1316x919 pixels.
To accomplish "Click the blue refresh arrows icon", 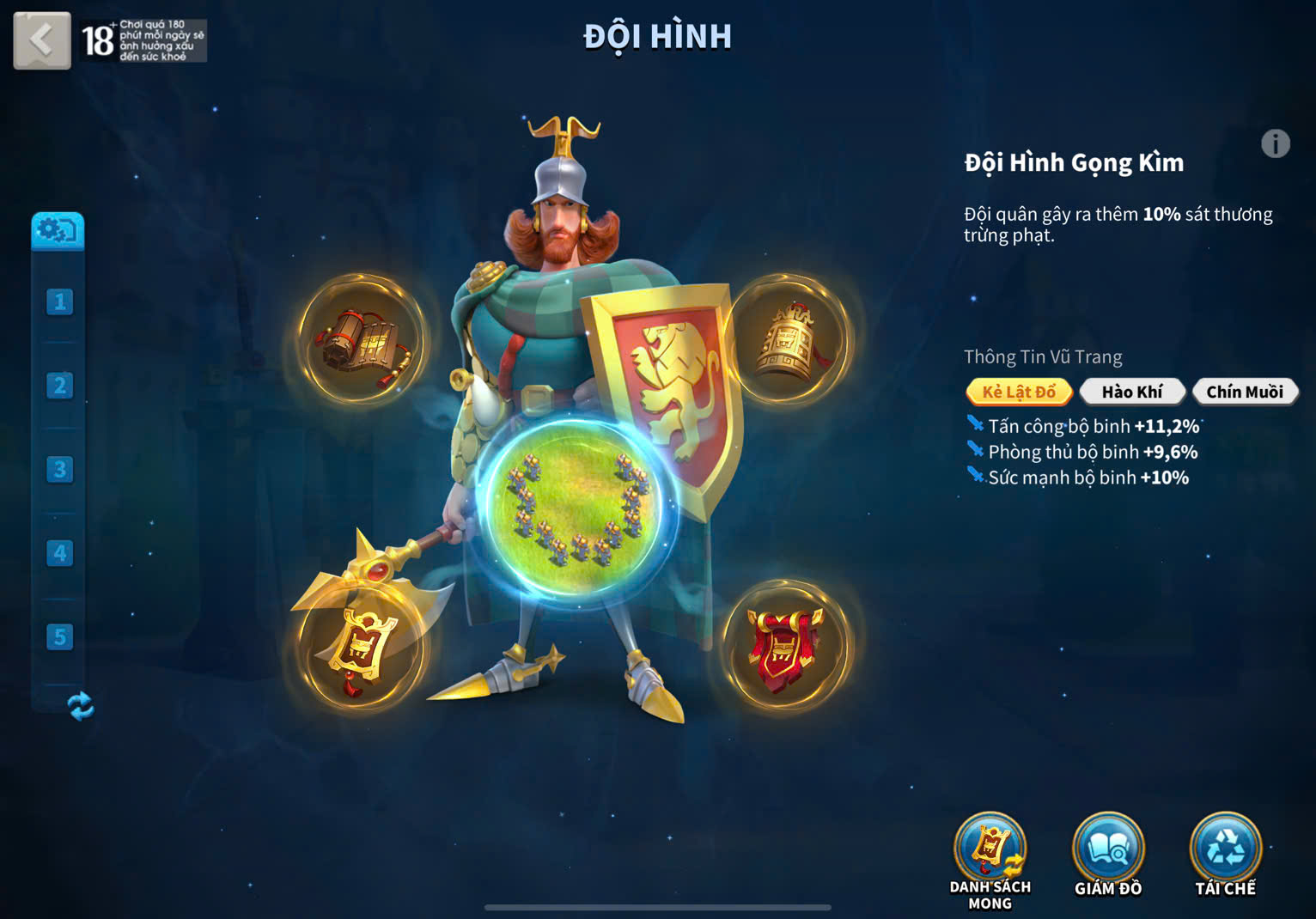I will pos(80,706).
